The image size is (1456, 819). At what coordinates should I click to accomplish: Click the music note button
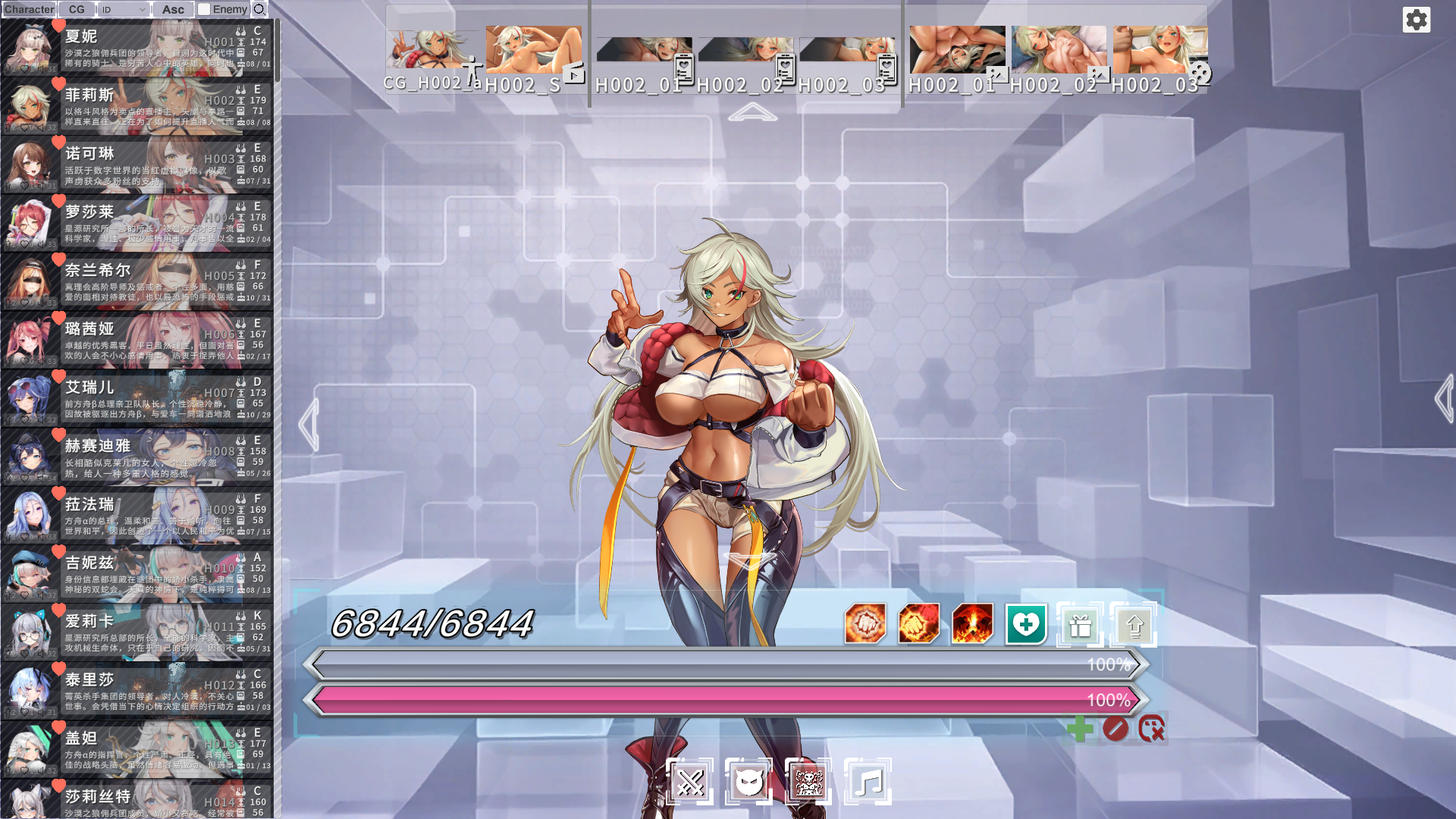click(868, 782)
